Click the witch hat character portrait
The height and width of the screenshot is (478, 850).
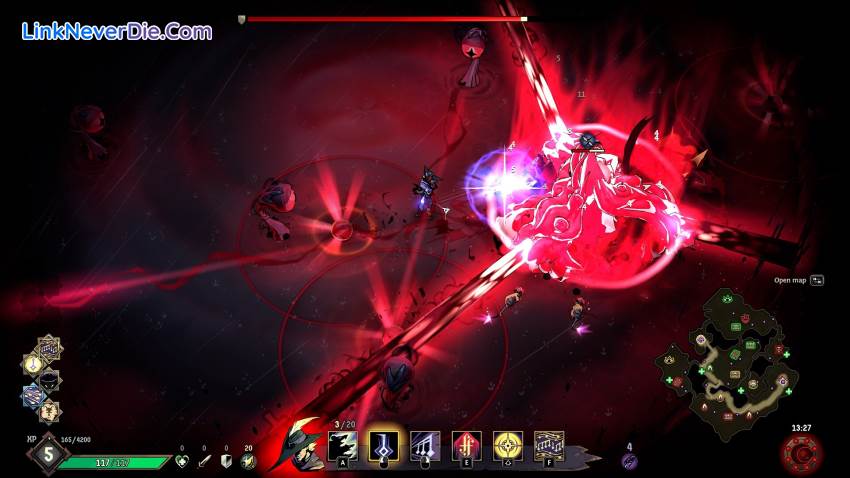point(301,442)
